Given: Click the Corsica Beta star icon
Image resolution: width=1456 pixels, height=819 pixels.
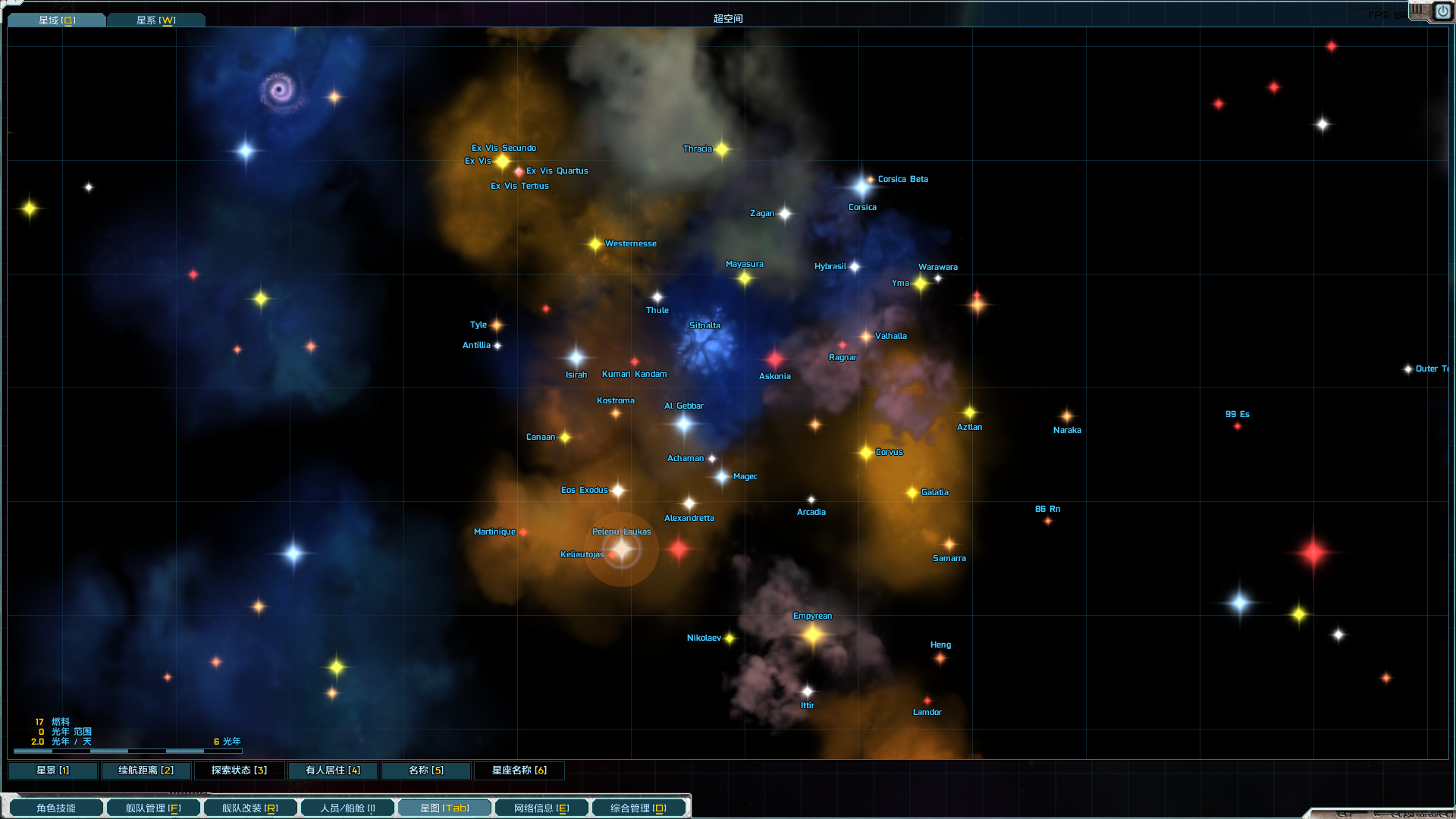Looking at the screenshot, I should [869, 179].
